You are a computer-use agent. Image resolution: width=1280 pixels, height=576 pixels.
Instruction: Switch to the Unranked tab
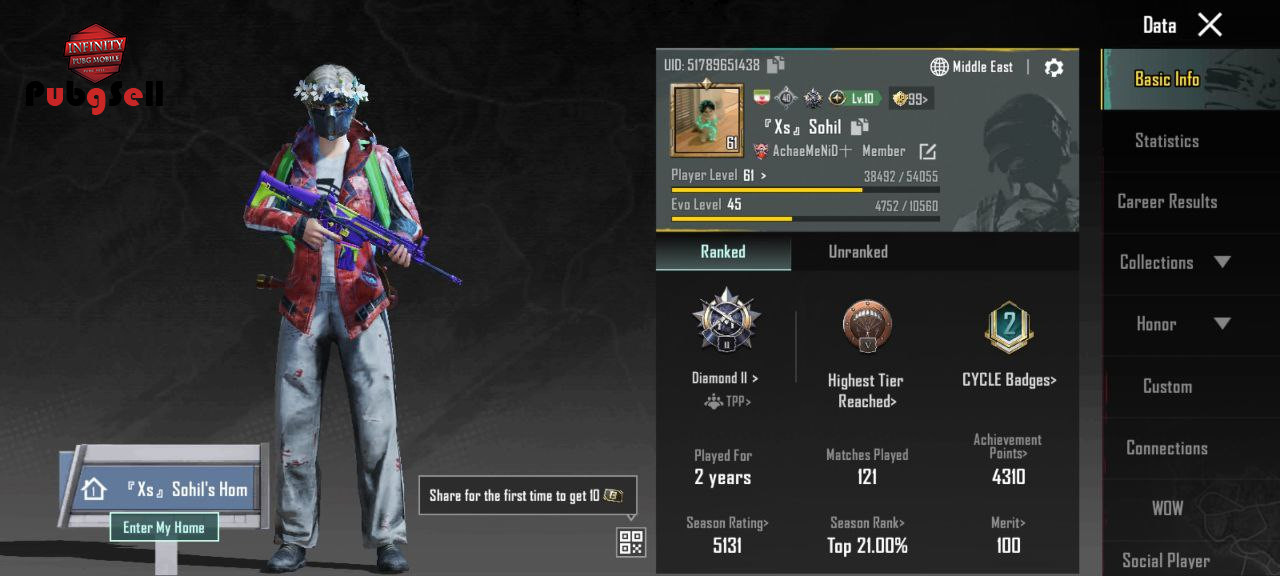(x=858, y=252)
